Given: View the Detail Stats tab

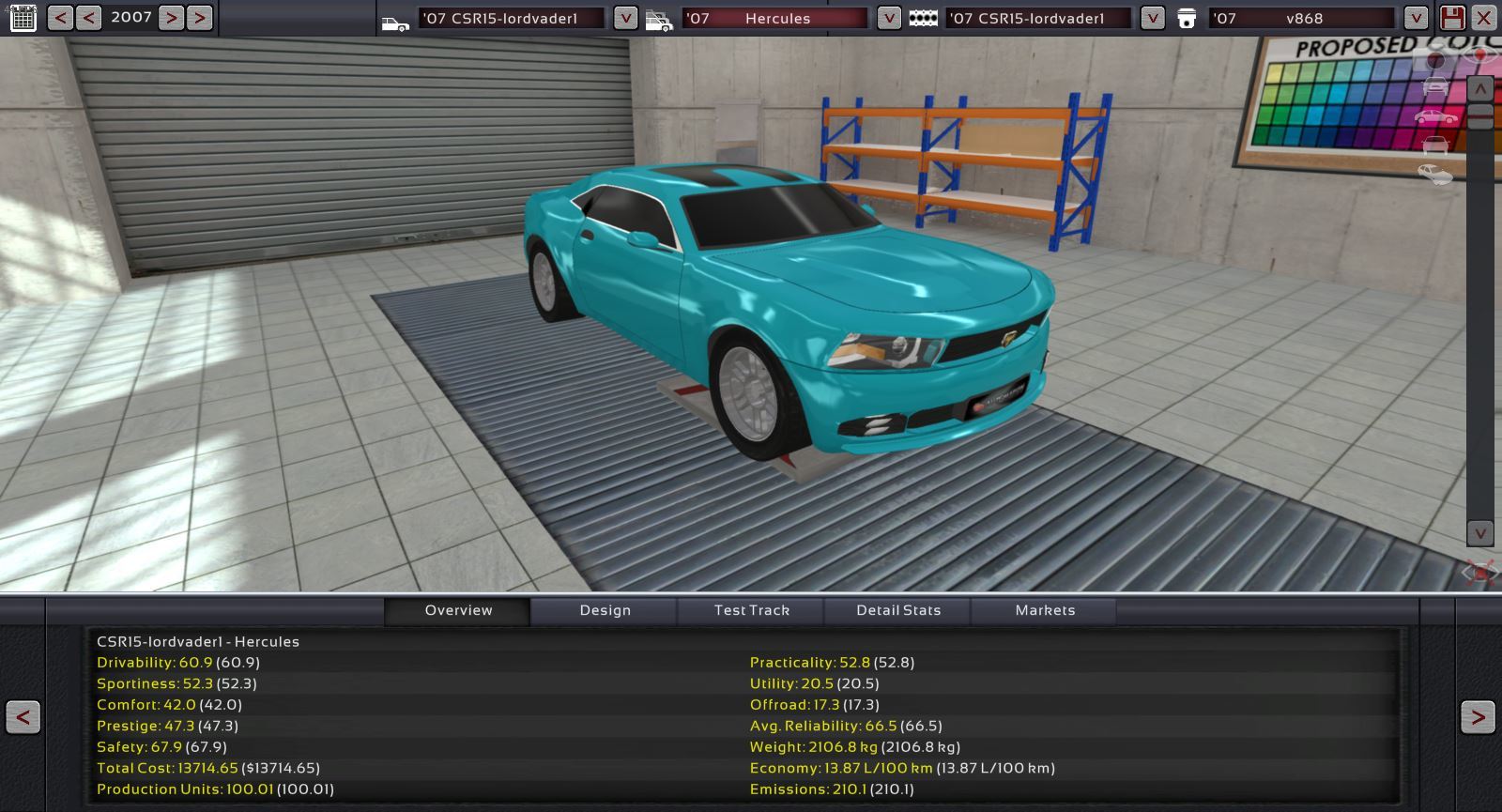Looking at the screenshot, I should click(x=898, y=610).
